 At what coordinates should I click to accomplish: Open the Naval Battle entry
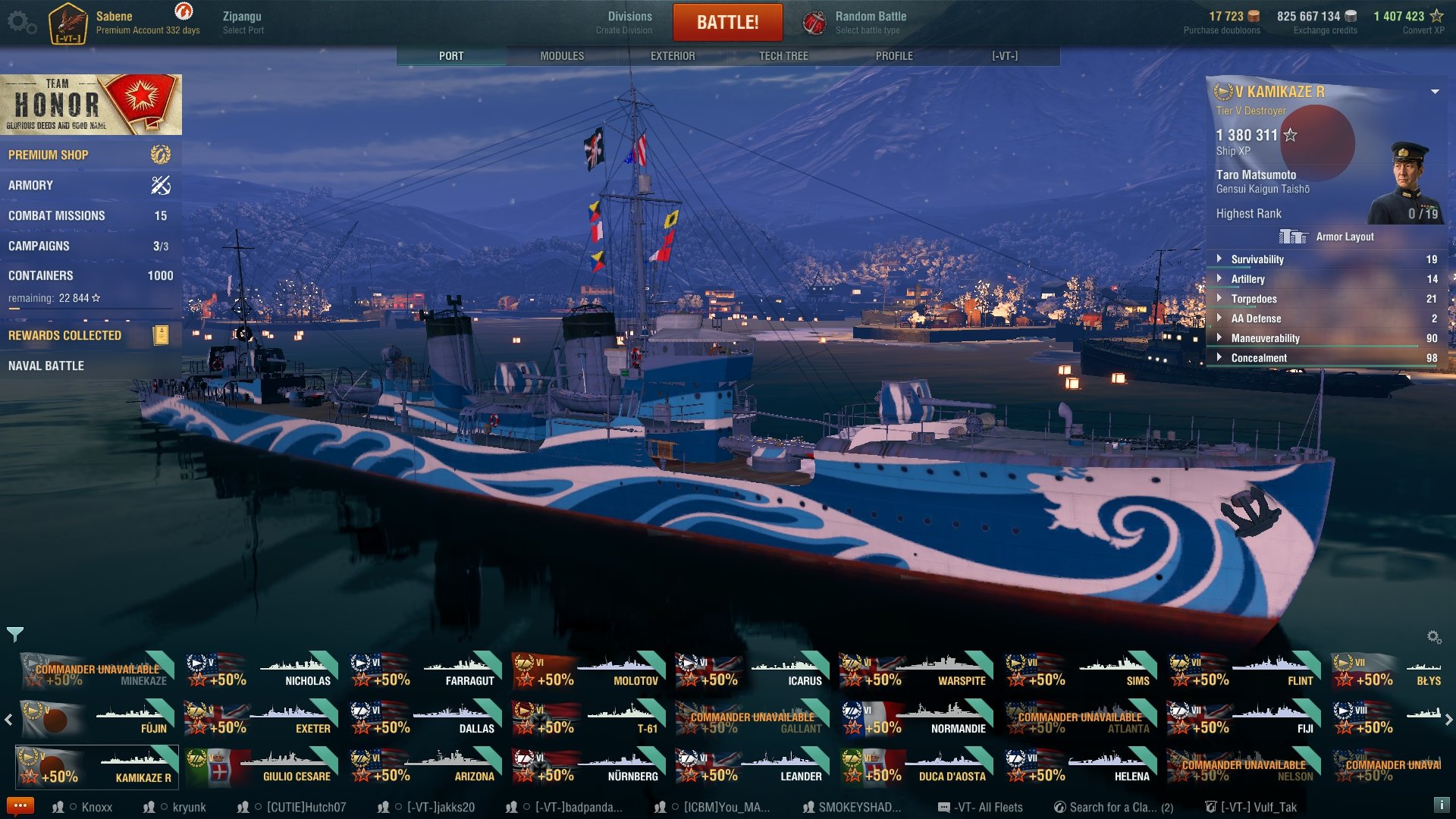[46, 366]
